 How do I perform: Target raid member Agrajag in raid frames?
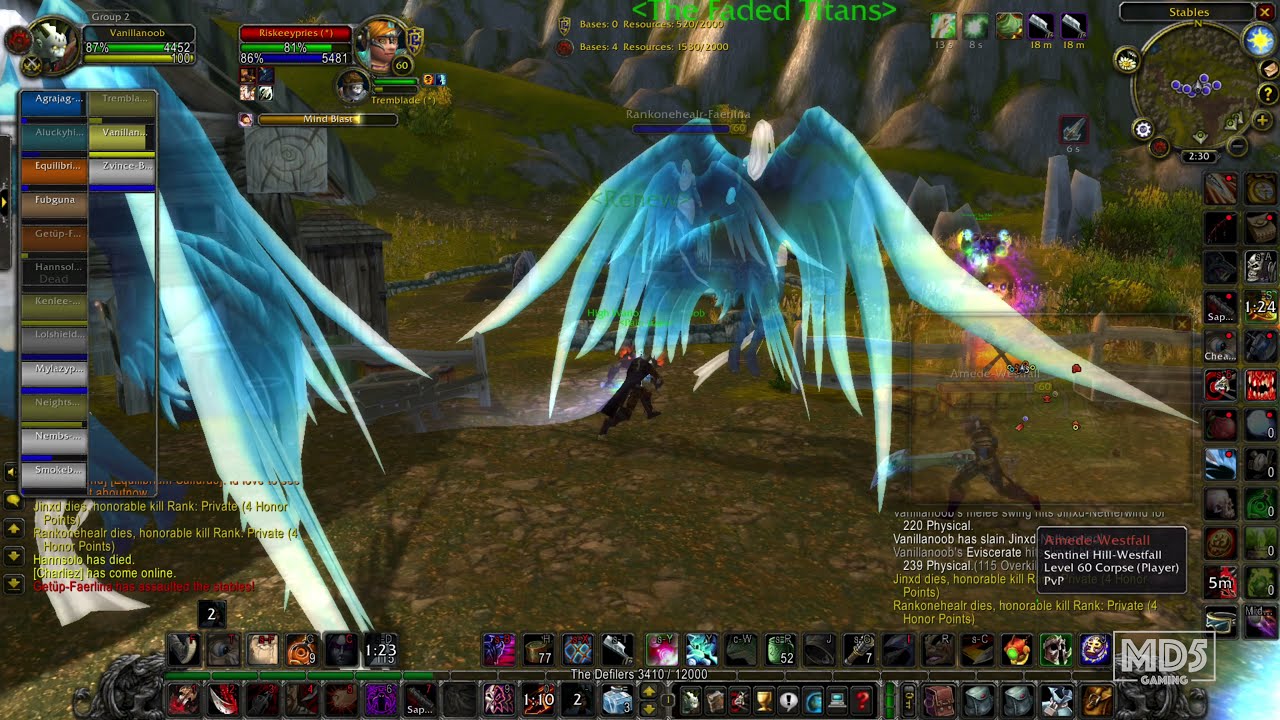tap(55, 100)
